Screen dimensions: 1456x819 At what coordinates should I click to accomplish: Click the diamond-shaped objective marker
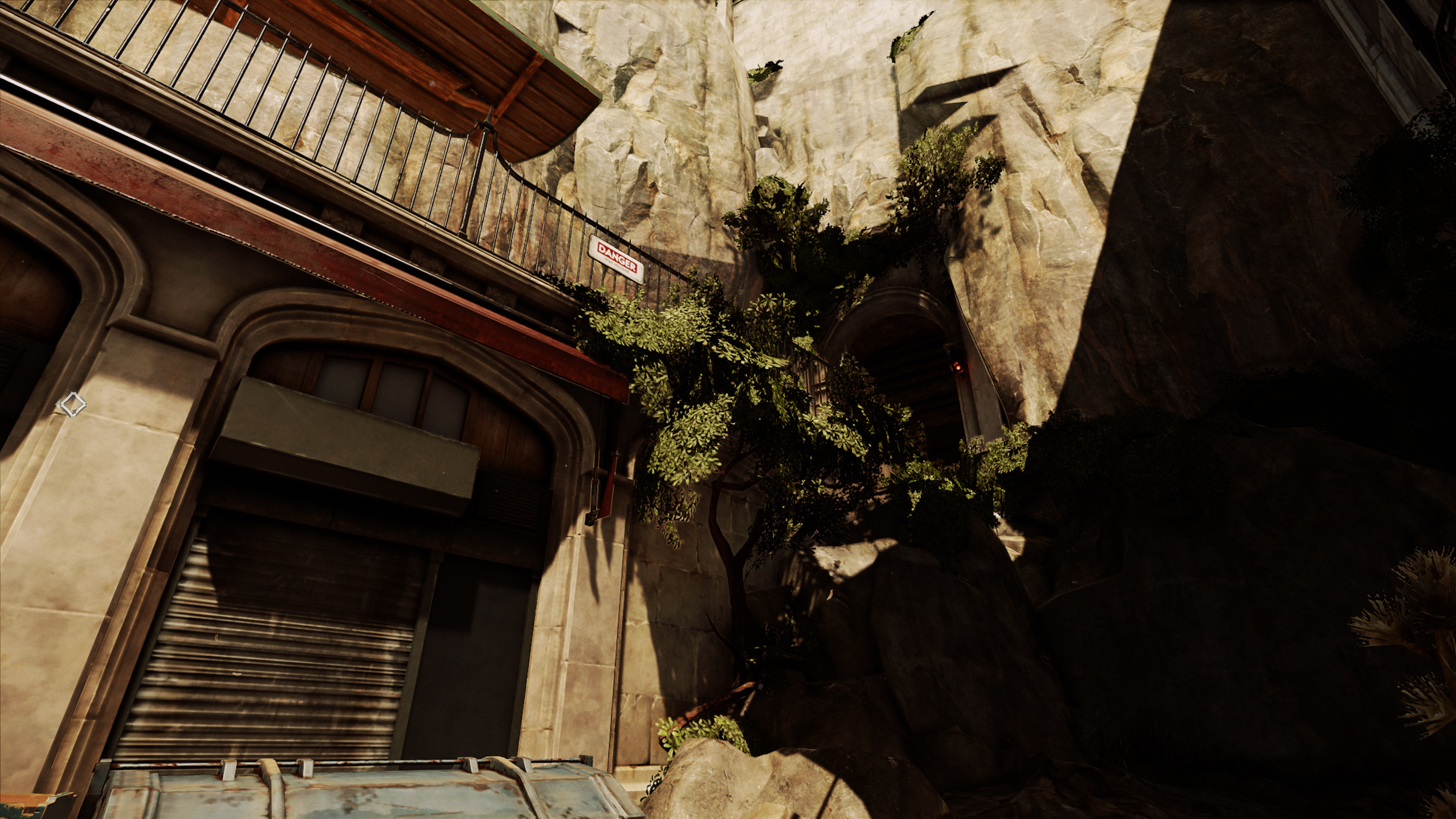(x=72, y=405)
